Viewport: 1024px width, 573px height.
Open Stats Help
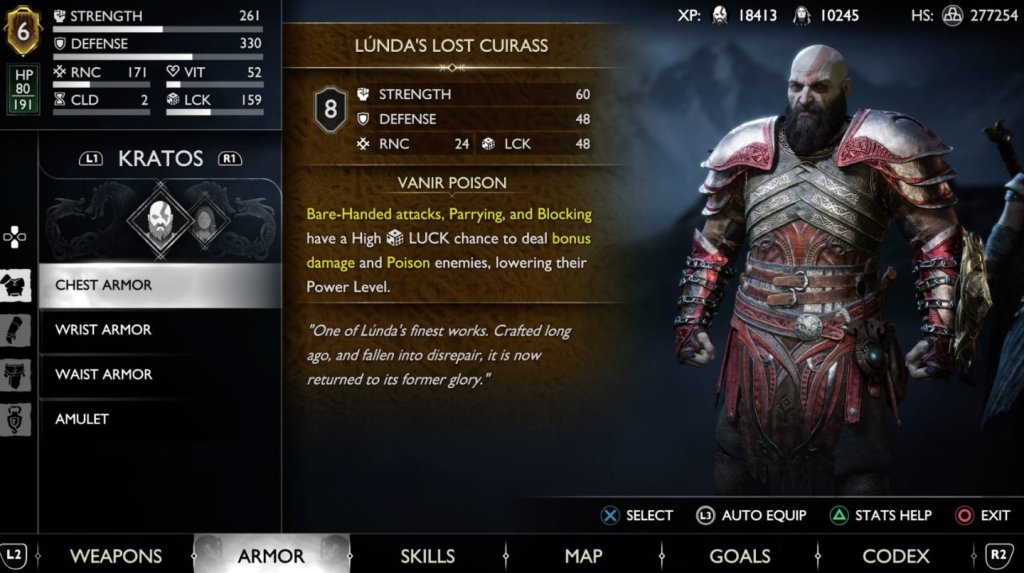pyautogui.click(x=881, y=516)
